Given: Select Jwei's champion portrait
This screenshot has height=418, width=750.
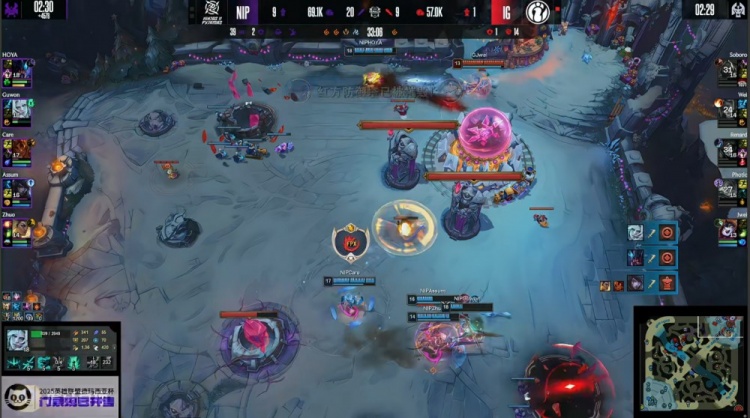Looking at the screenshot, I should tap(728, 230).
